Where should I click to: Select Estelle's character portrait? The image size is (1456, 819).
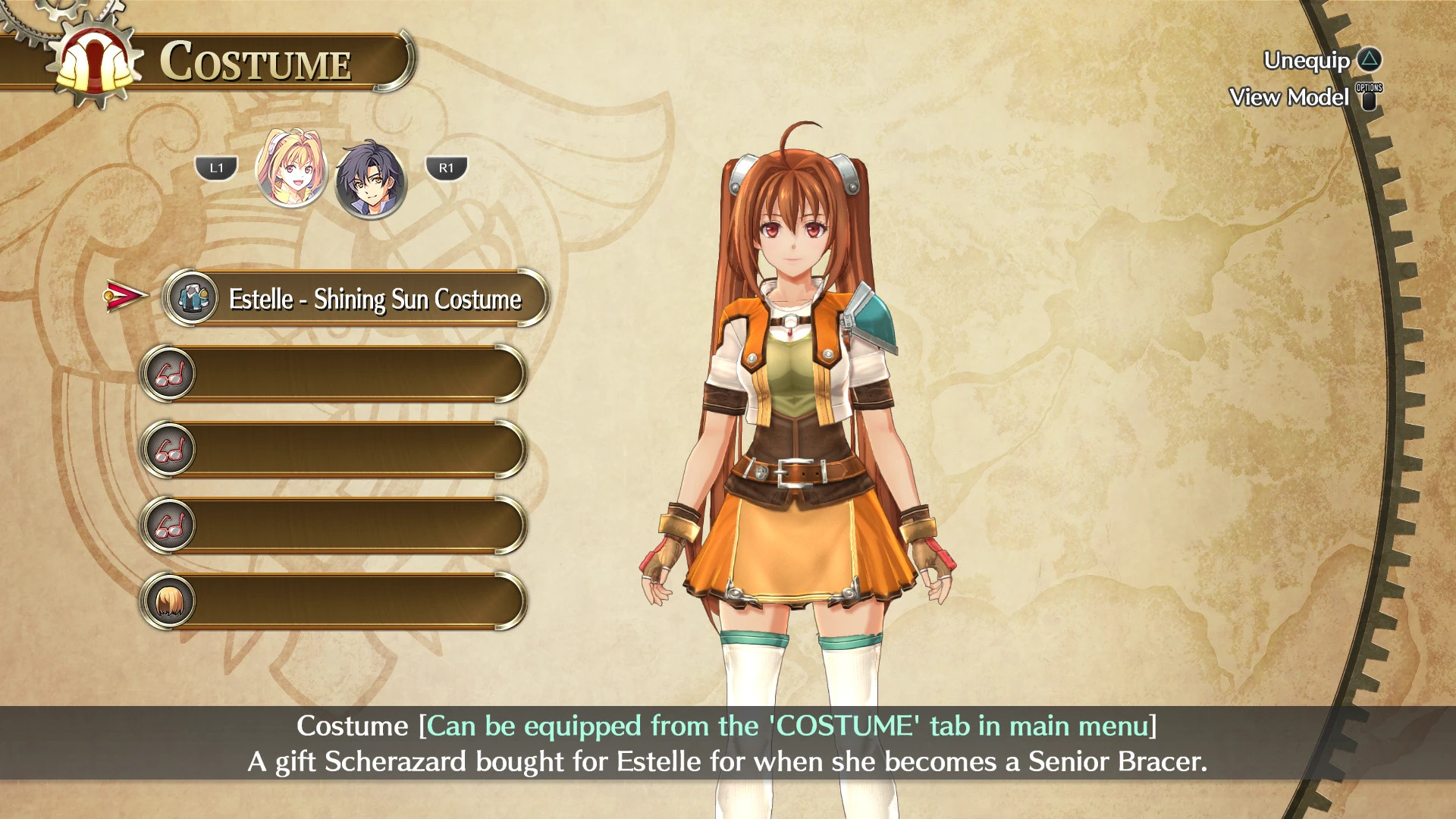tap(292, 168)
